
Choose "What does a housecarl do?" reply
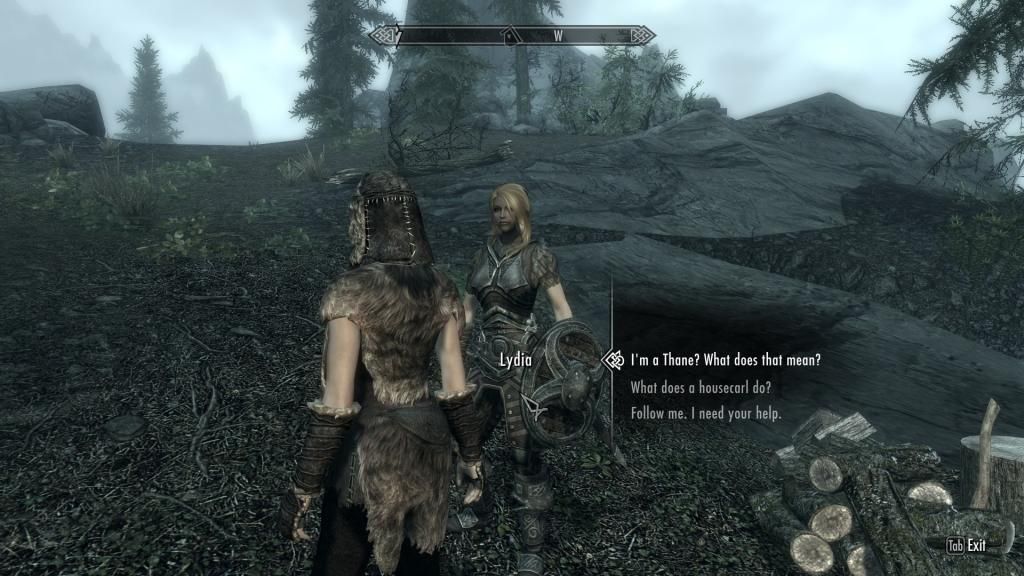coord(700,387)
